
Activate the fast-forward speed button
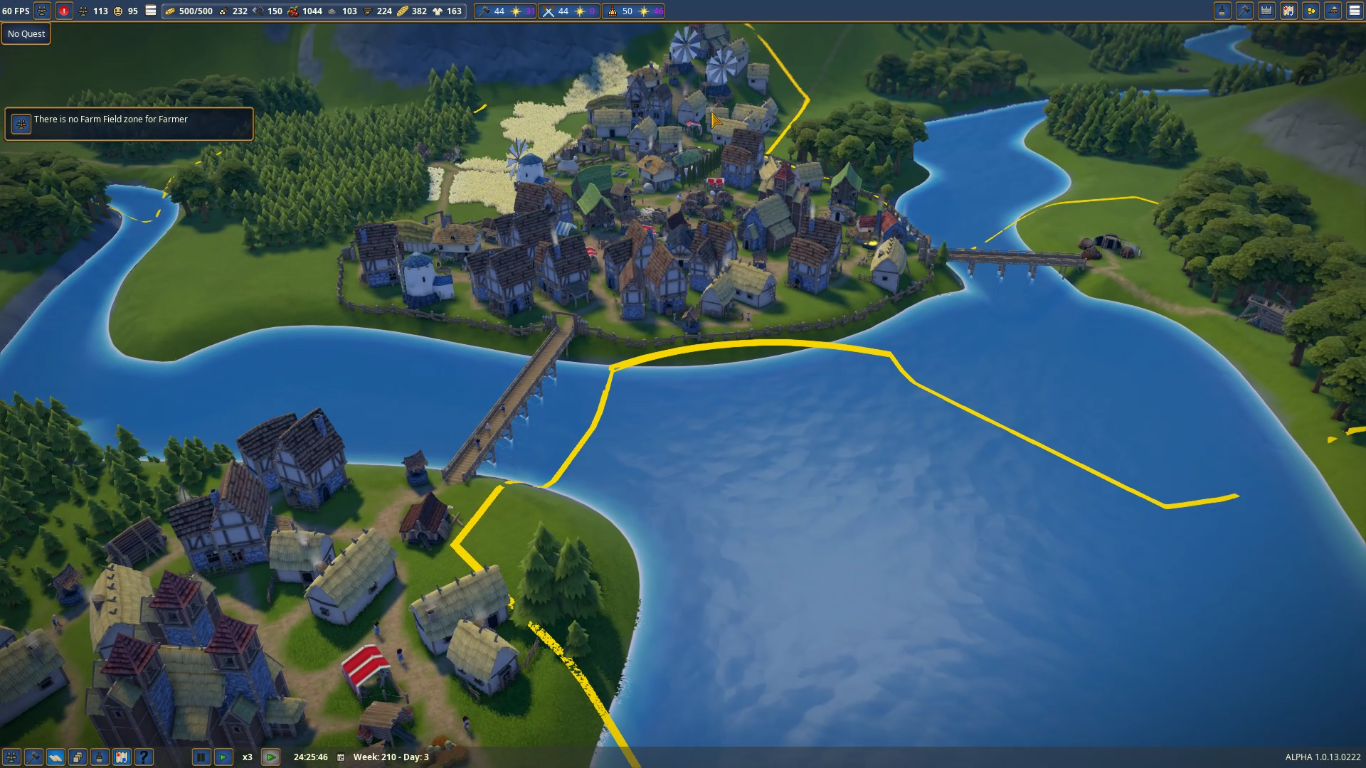tap(270, 757)
